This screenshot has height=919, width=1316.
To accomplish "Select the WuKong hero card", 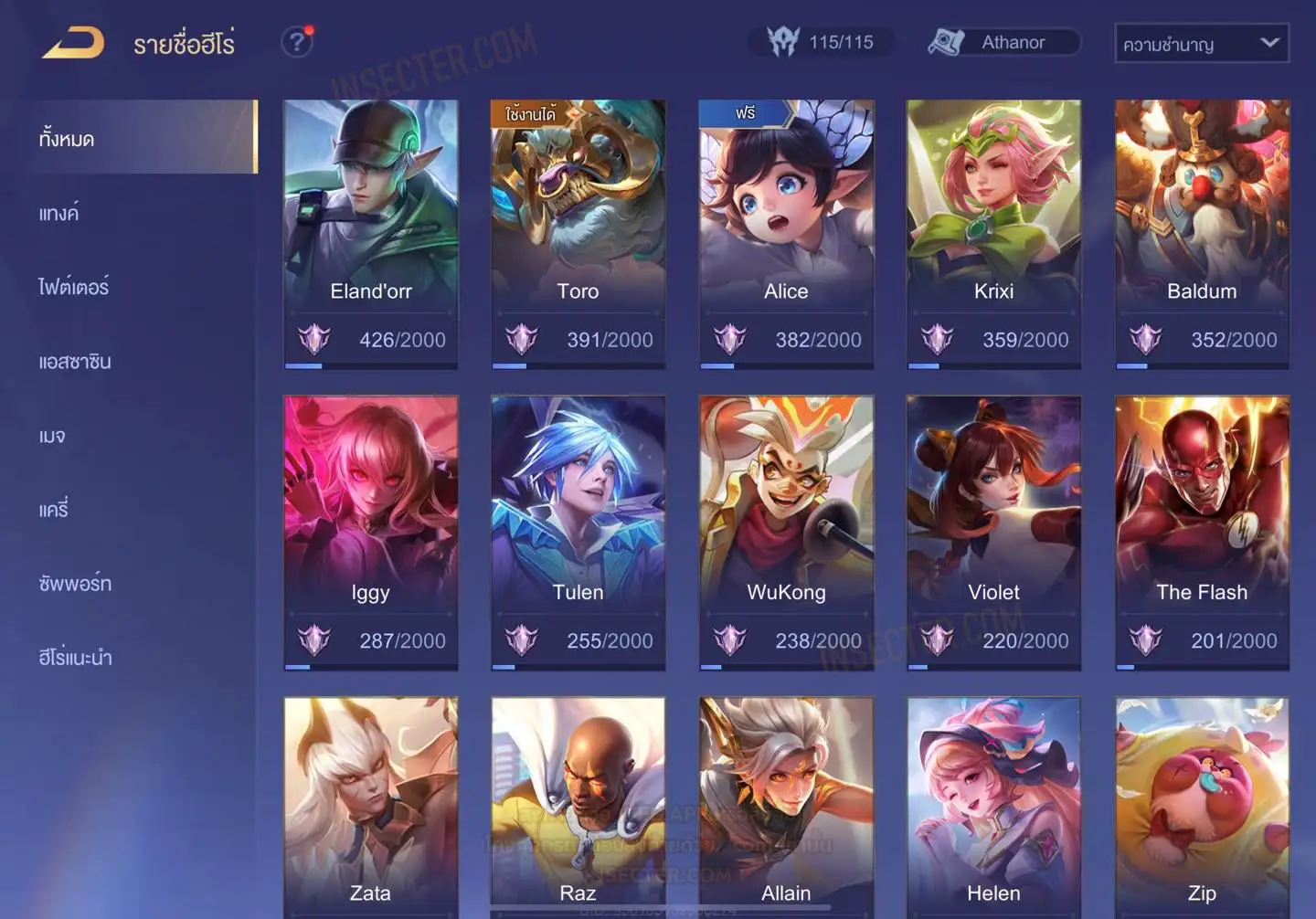I will point(786,532).
